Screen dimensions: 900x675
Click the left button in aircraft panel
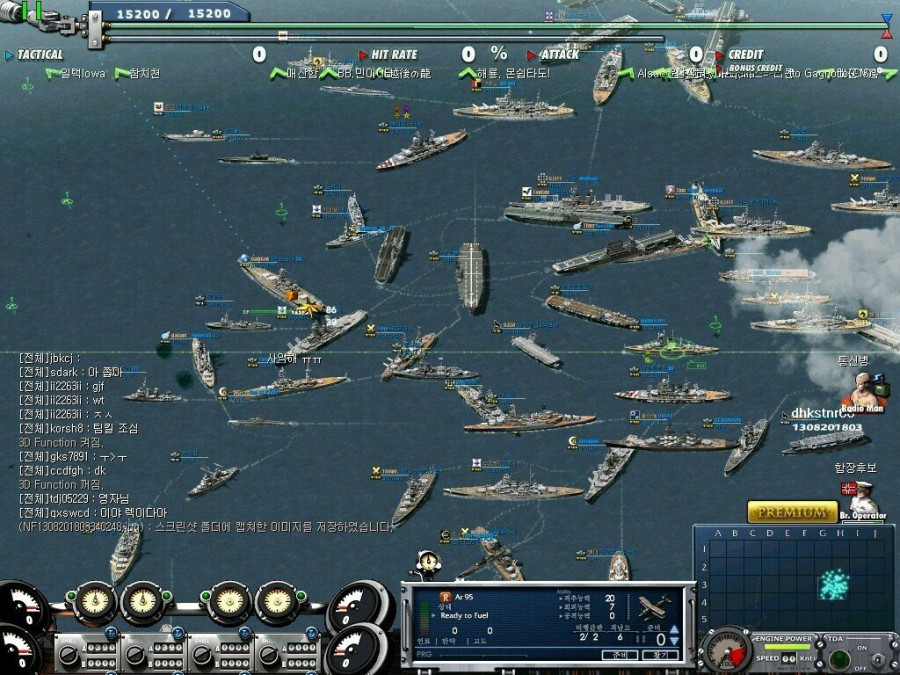619,655
